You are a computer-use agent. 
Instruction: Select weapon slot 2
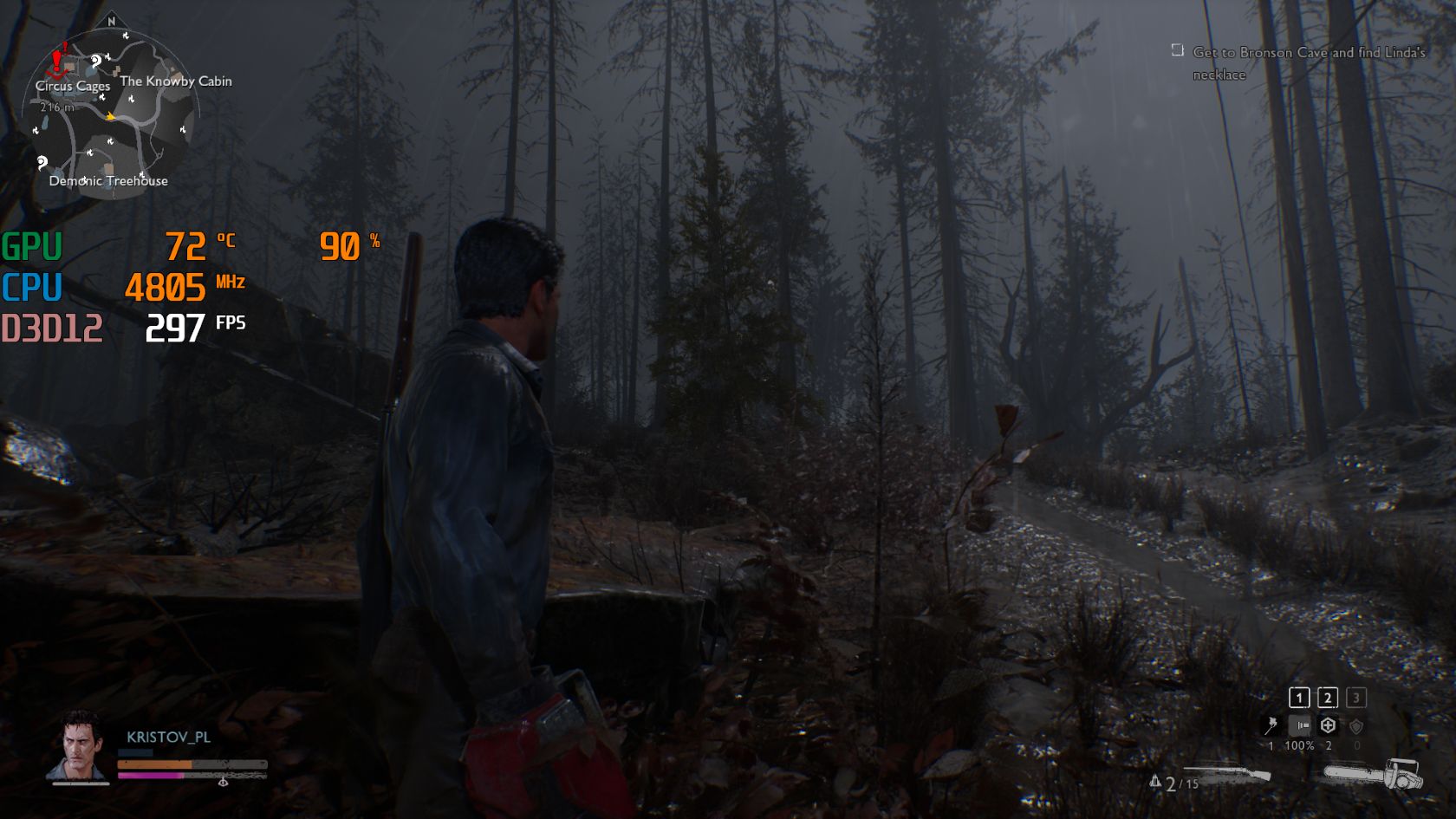1328,697
